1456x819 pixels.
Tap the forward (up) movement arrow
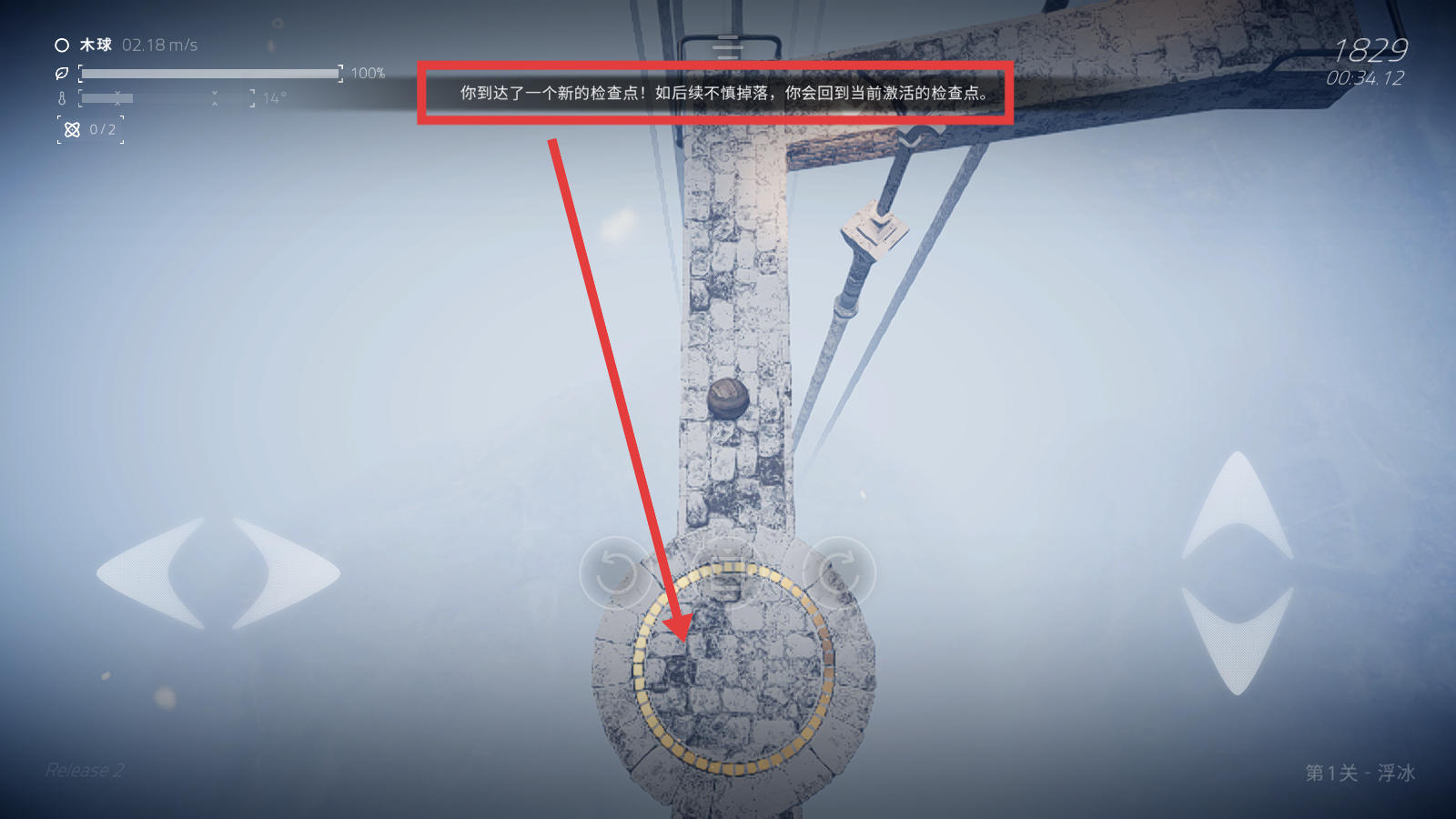[x=1238, y=505]
